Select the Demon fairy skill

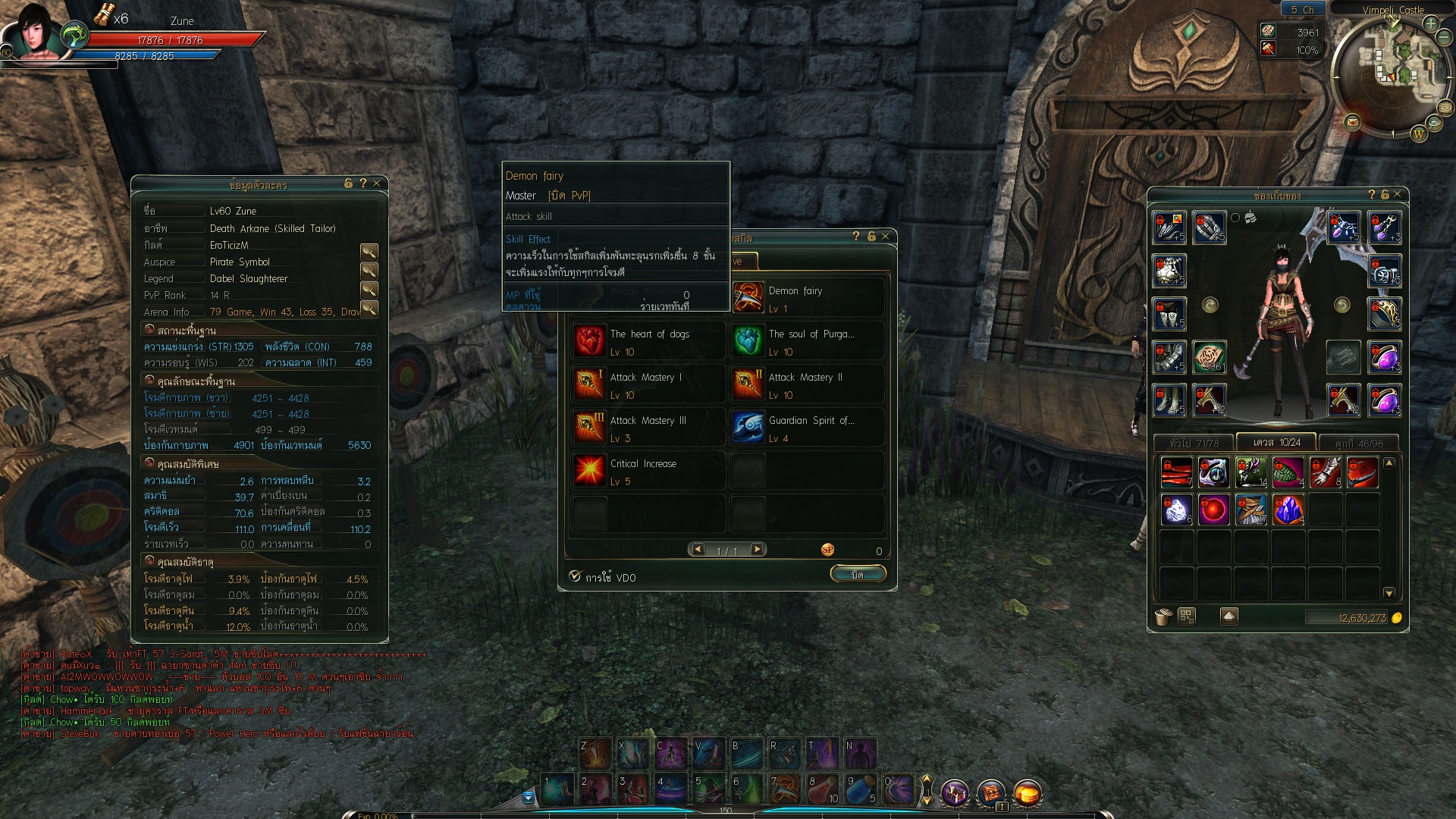point(748,298)
